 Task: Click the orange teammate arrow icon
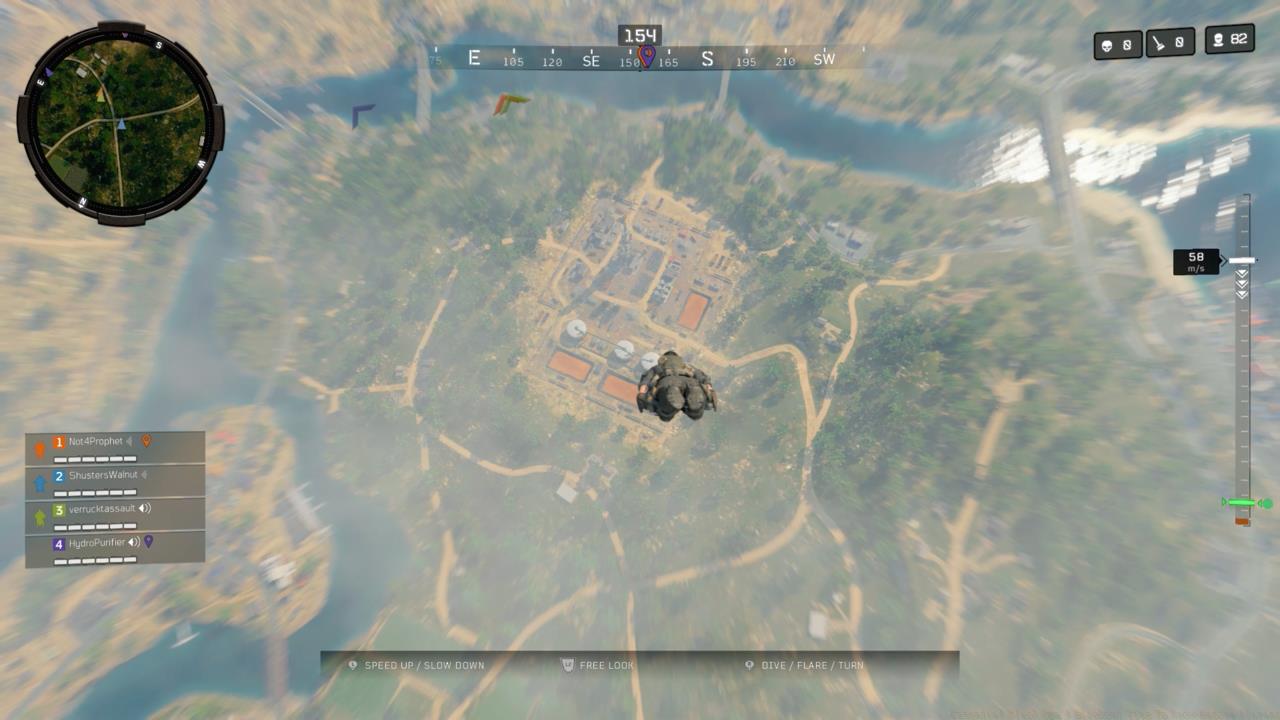coord(39,448)
